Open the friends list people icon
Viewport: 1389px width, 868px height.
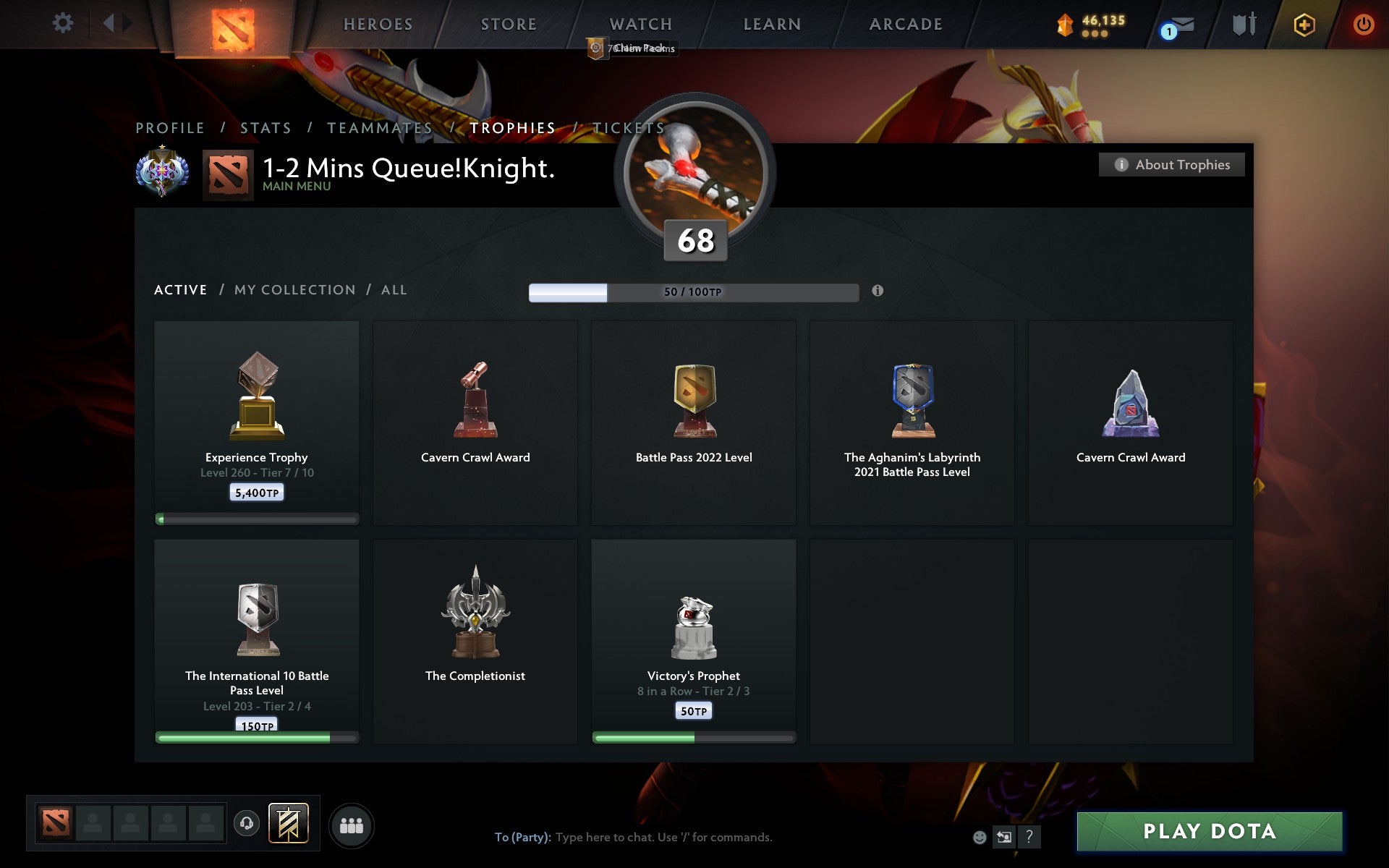point(352,824)
